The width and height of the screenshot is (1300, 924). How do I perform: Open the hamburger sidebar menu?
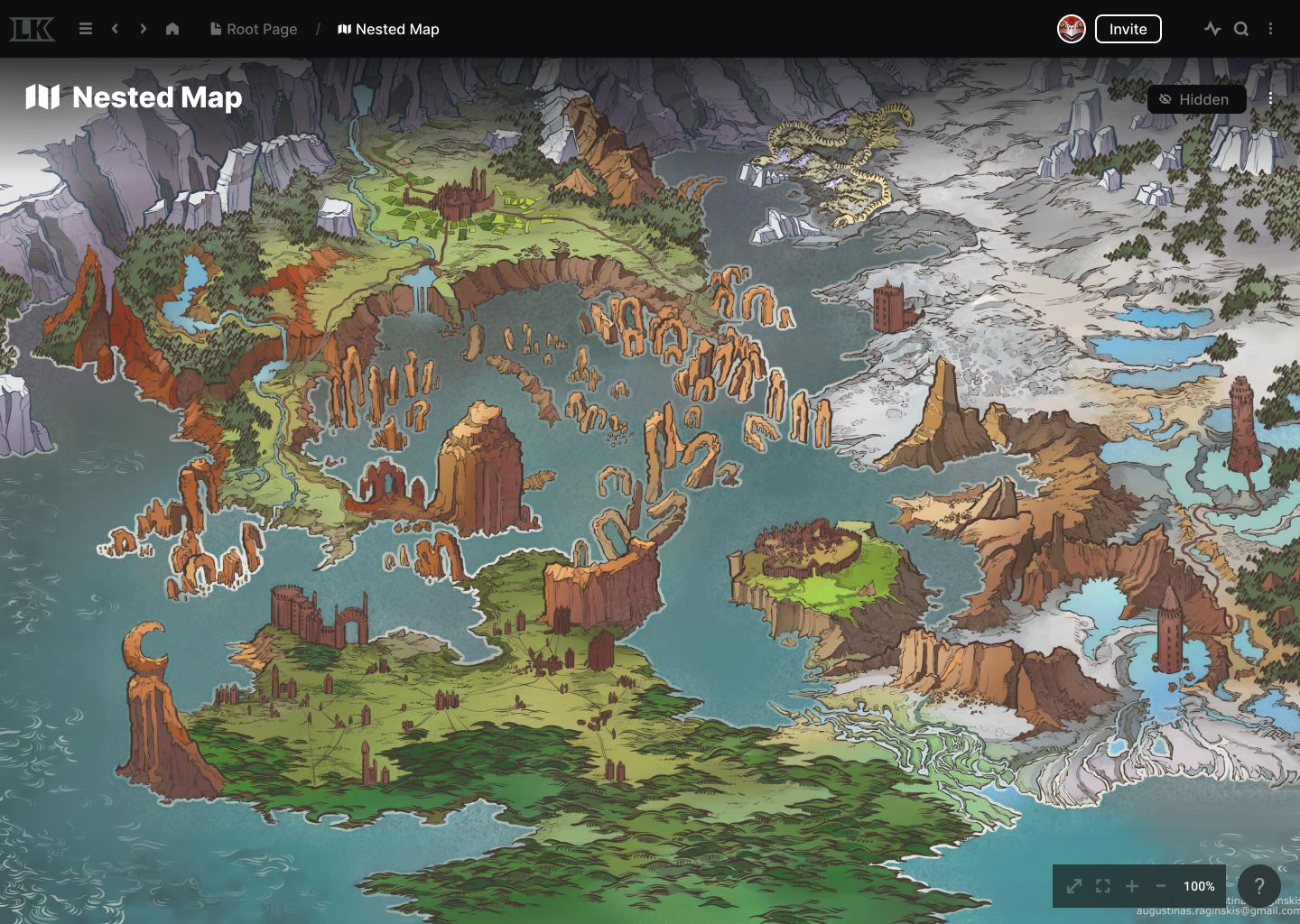pos(86,29)
